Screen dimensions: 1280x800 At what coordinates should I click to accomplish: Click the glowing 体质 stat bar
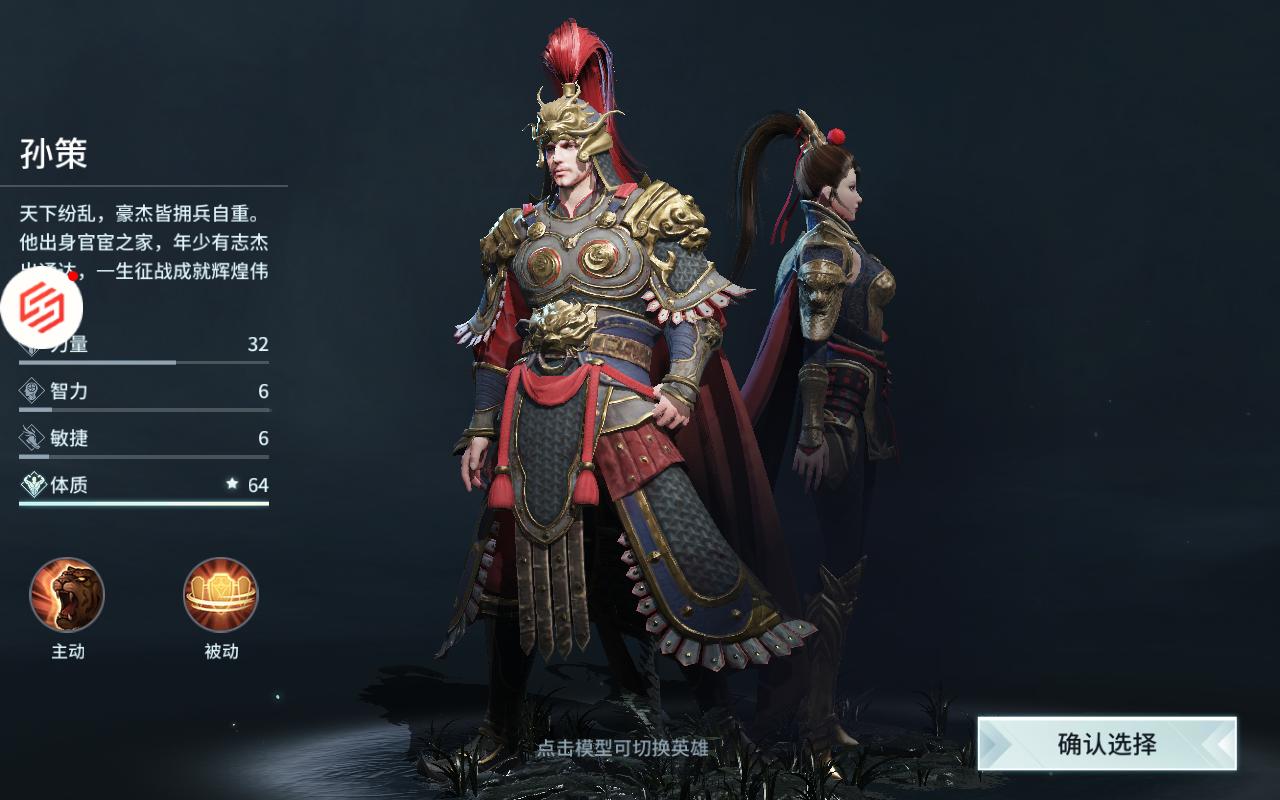[143, 507]
